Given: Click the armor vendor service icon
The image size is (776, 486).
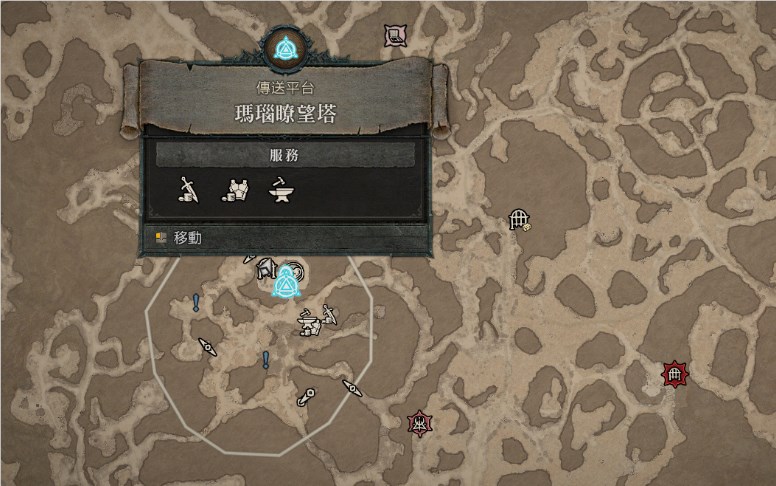Looking at the screenshot, I should tap(235, 190).
